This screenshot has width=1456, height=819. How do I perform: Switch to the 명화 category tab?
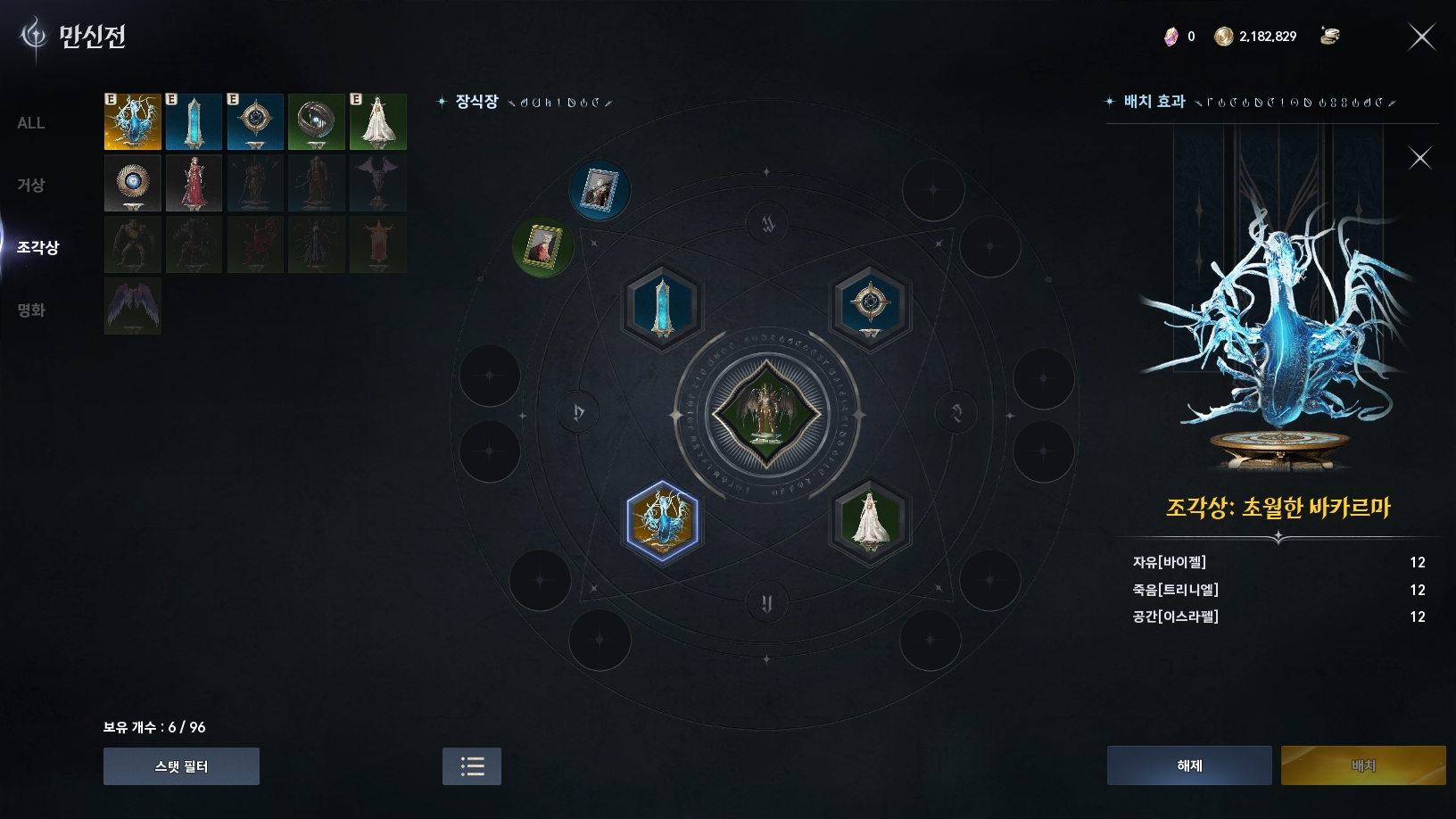(31, 310)
